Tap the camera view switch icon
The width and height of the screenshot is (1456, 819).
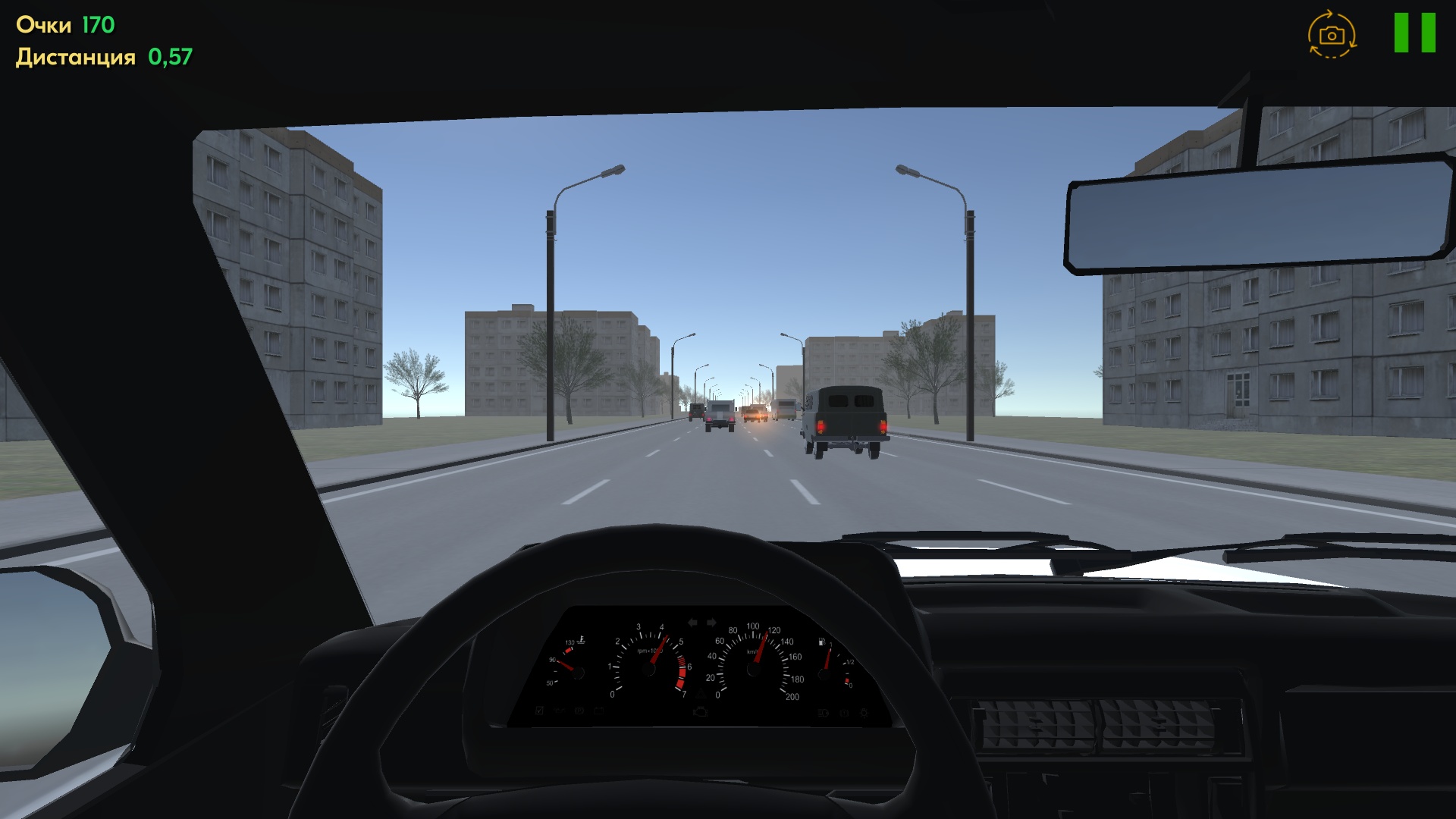coord(1331,35)
